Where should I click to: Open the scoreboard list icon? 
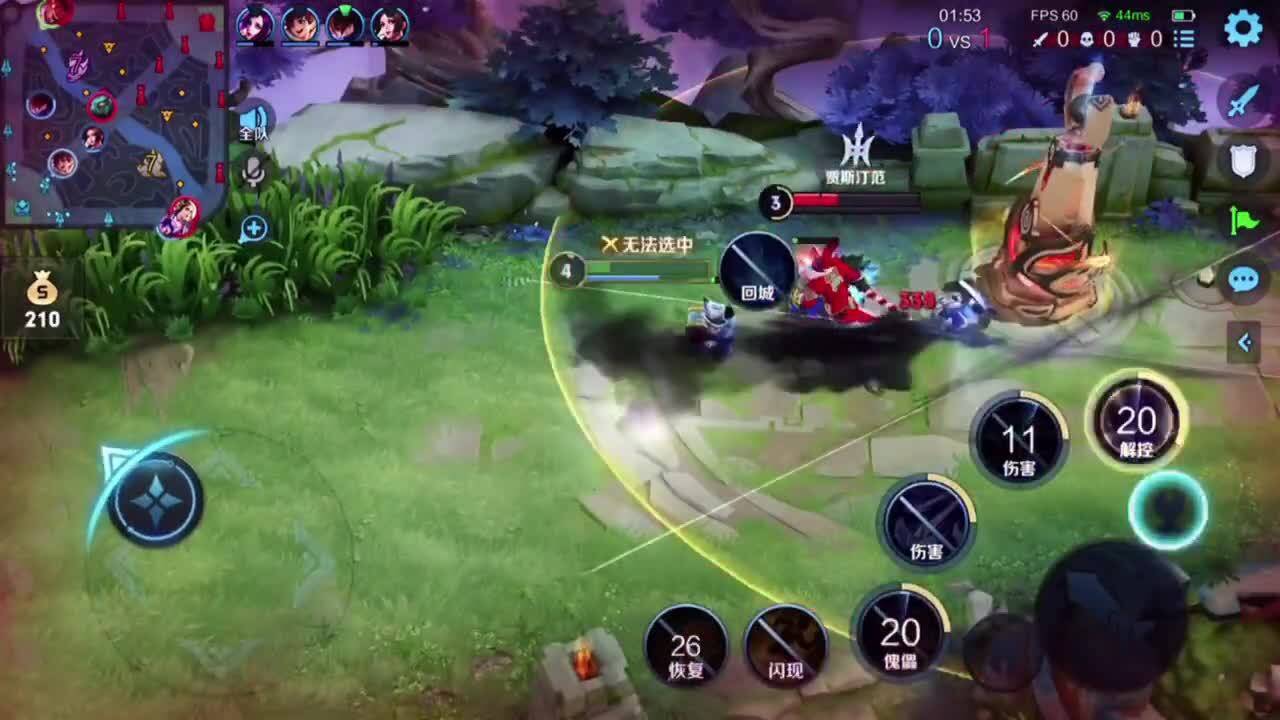(x=1185, y=39)
